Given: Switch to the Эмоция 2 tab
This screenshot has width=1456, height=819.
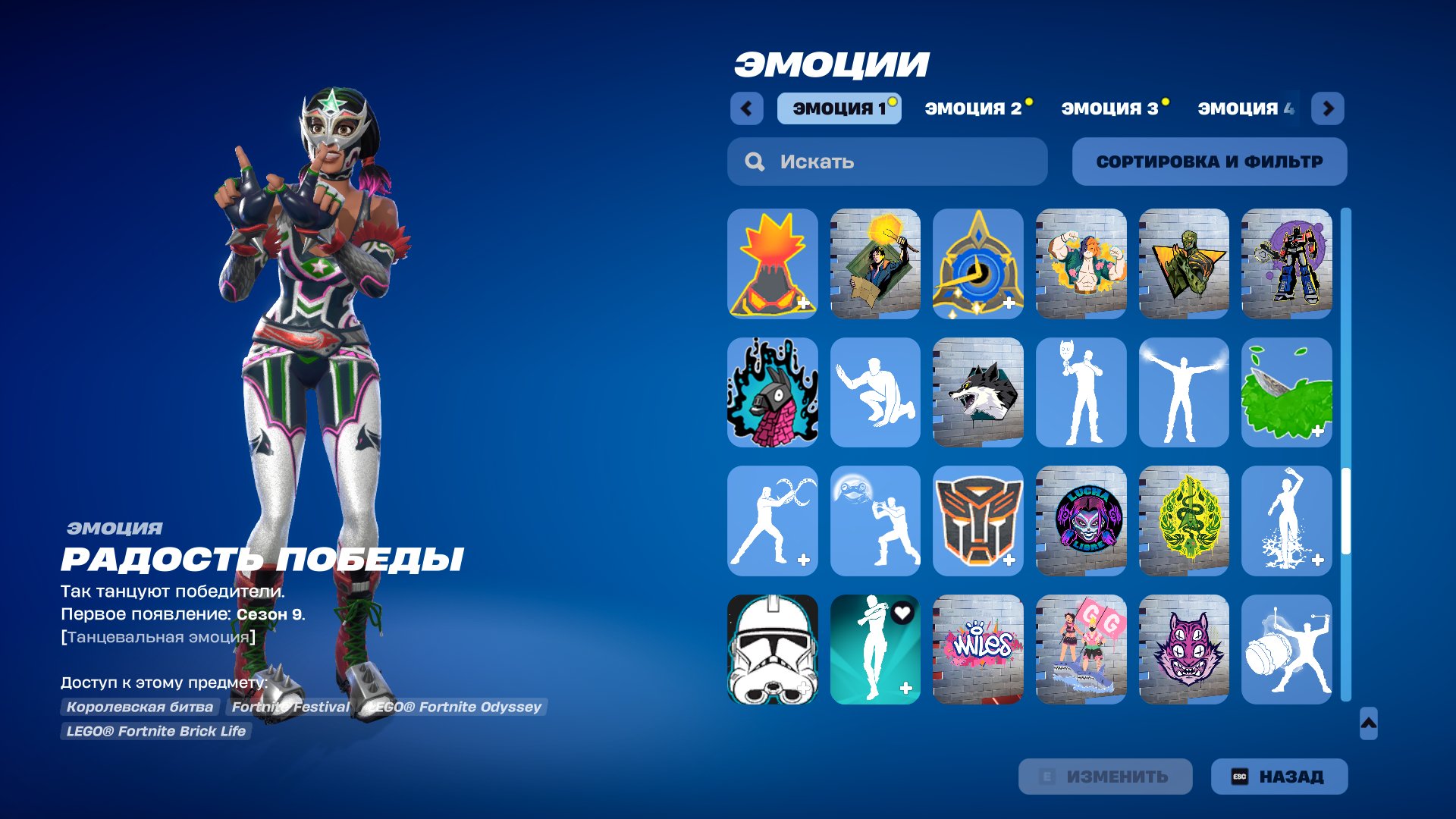Looking at the screenshot, I should click(973, 108).
